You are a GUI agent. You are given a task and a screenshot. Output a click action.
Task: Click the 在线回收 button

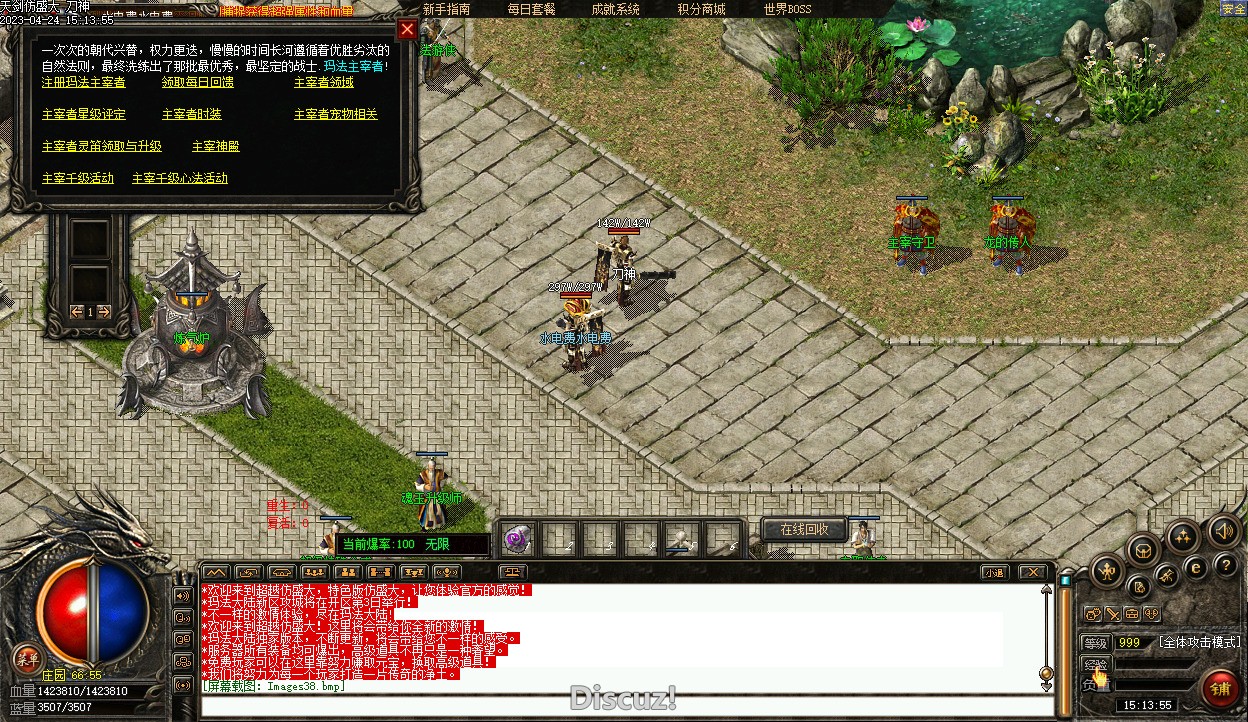click(x=804, y=529)
